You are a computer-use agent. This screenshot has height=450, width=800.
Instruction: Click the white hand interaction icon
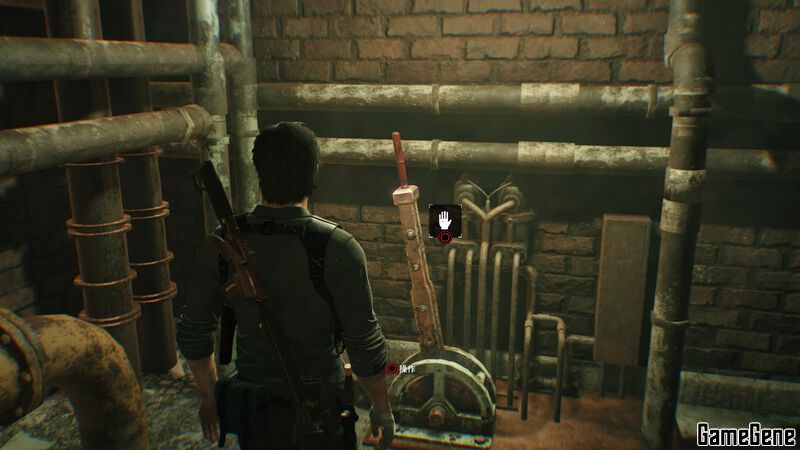443,219
